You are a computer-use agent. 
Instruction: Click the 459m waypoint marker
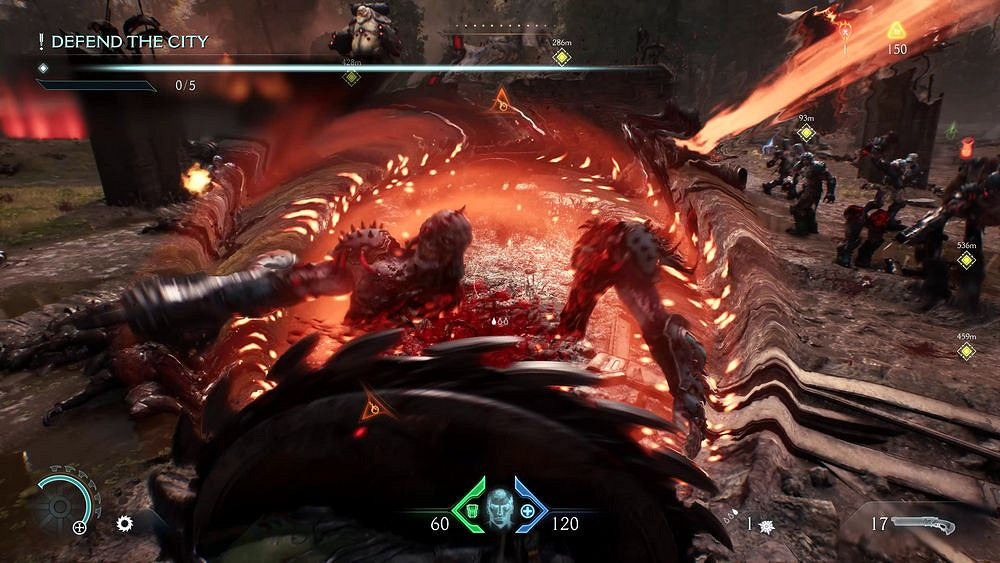pos(966,351)
